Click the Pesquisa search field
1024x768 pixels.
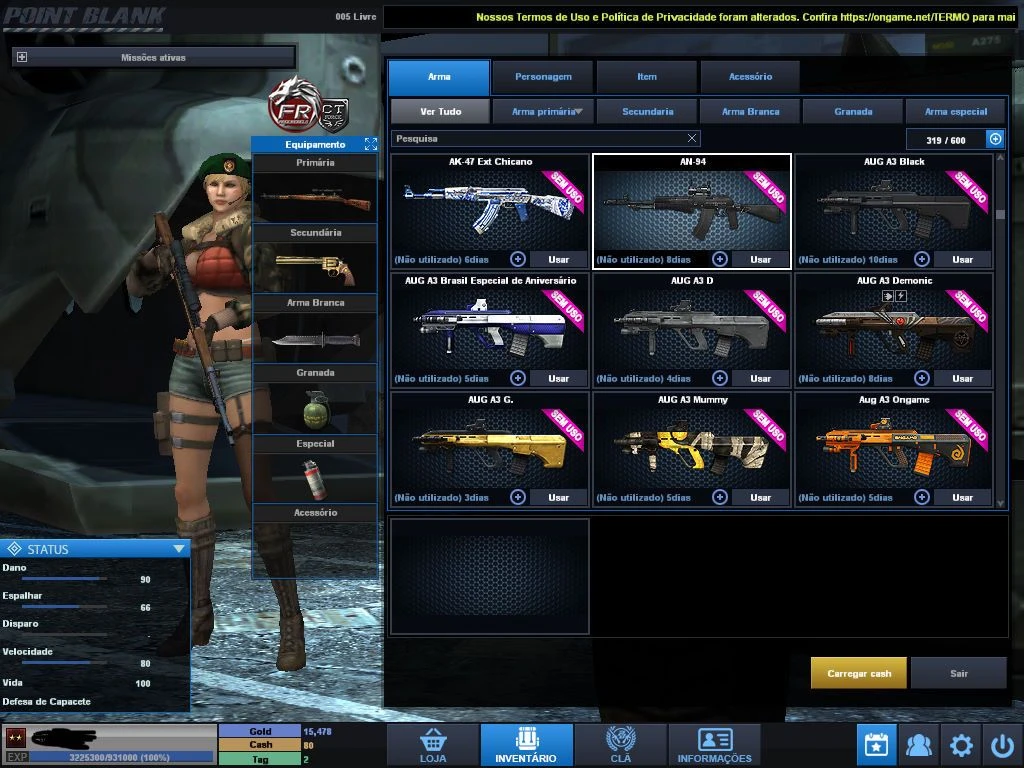pyautogui.click(x=538, y=139)
